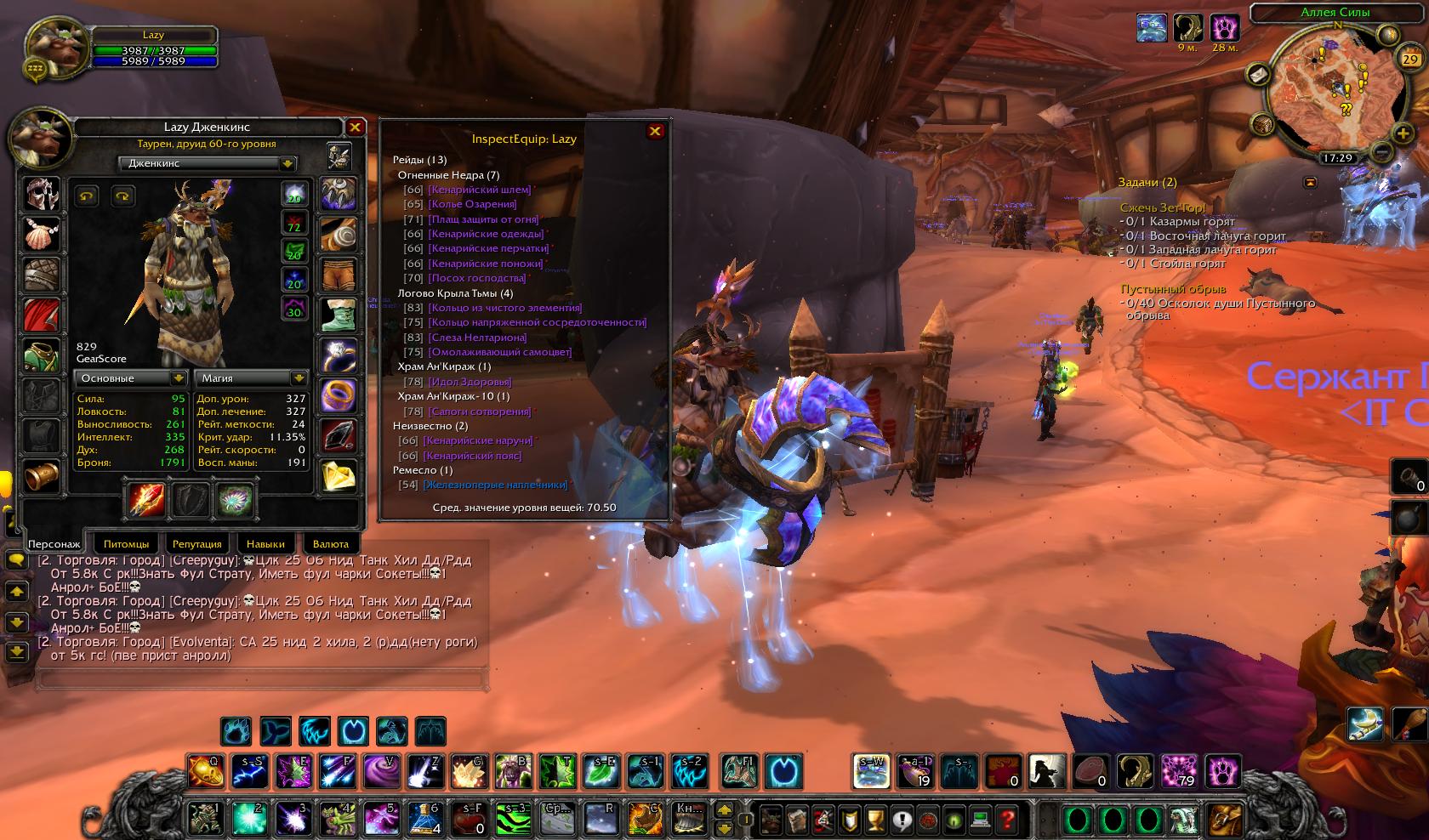Close the InspectEquip: Lazy panel

click(655, 131)
